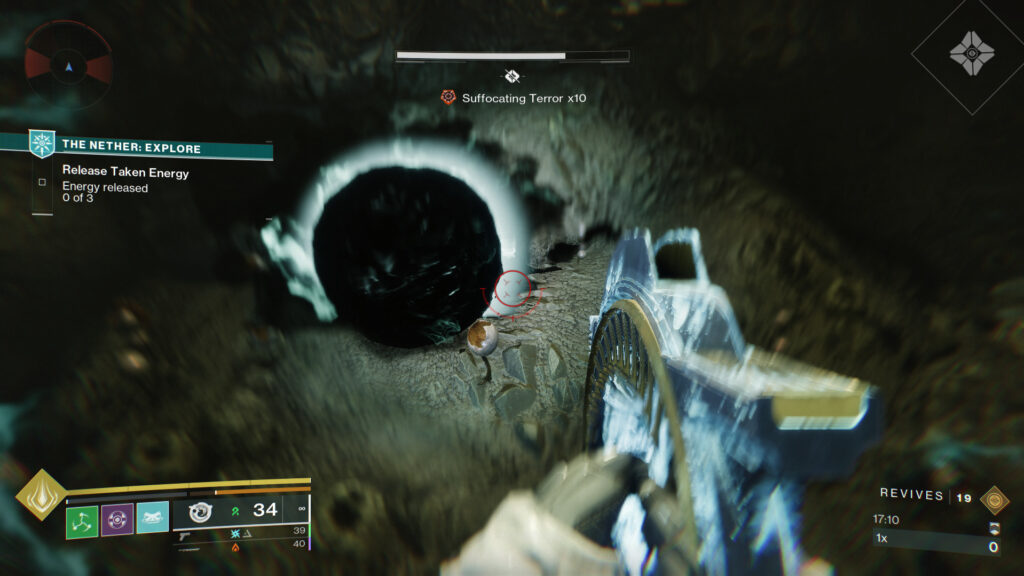
Task: Click the radar in the top-left corner
Action: (x=68, y=67)
